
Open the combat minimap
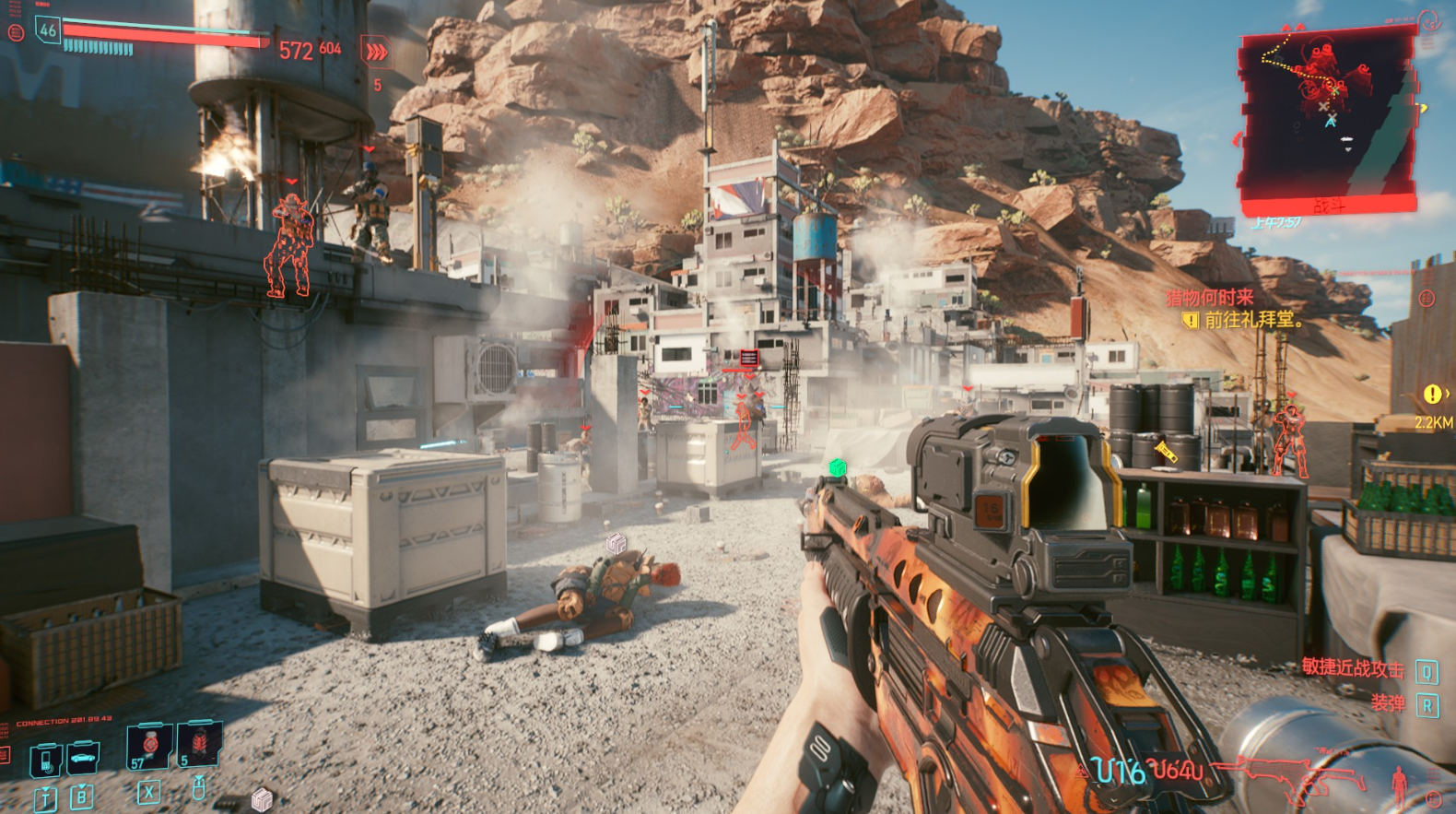click(1327, 115)
